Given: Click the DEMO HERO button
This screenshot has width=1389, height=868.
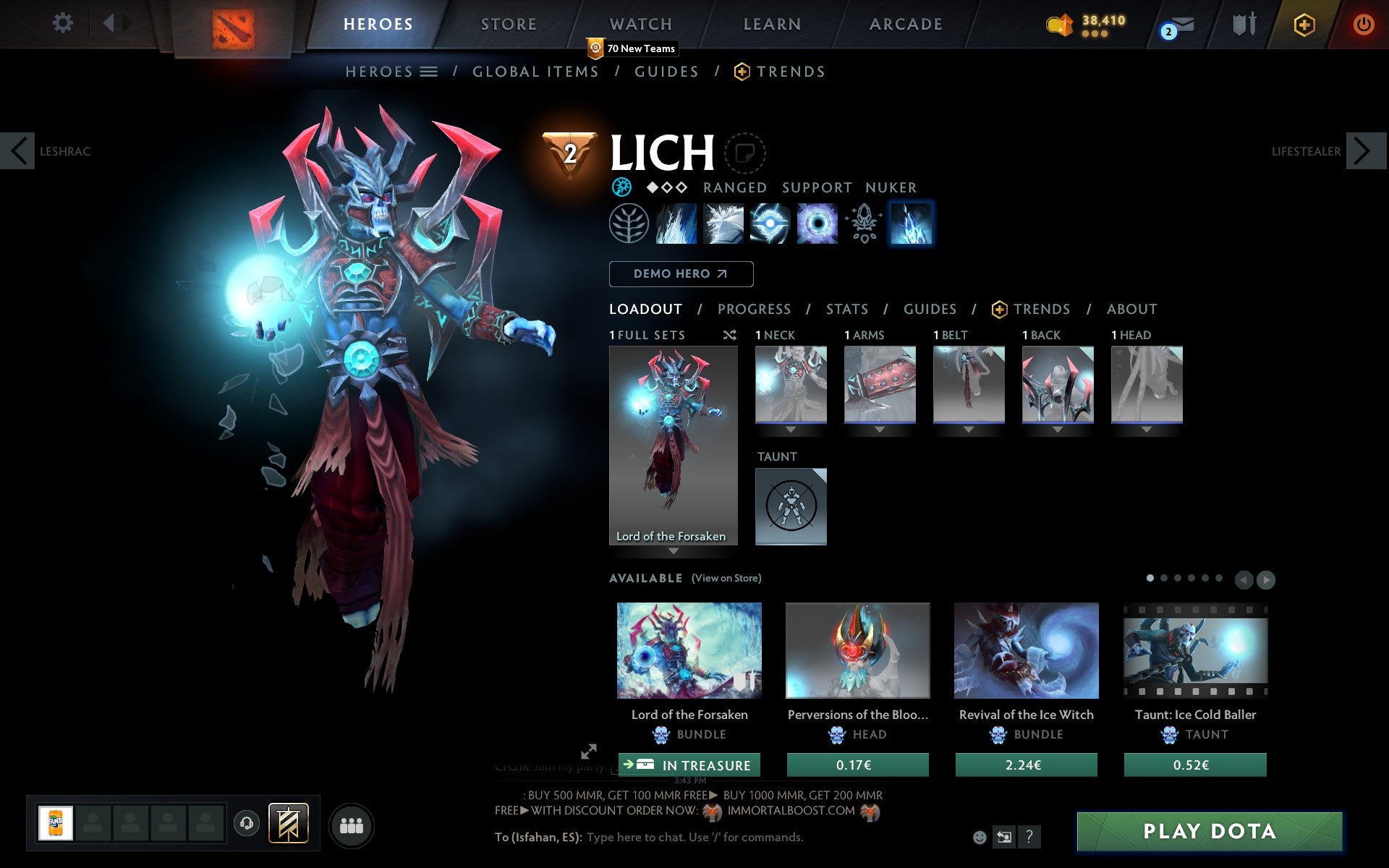Looking at the screenshot, I should pos(681,274).
